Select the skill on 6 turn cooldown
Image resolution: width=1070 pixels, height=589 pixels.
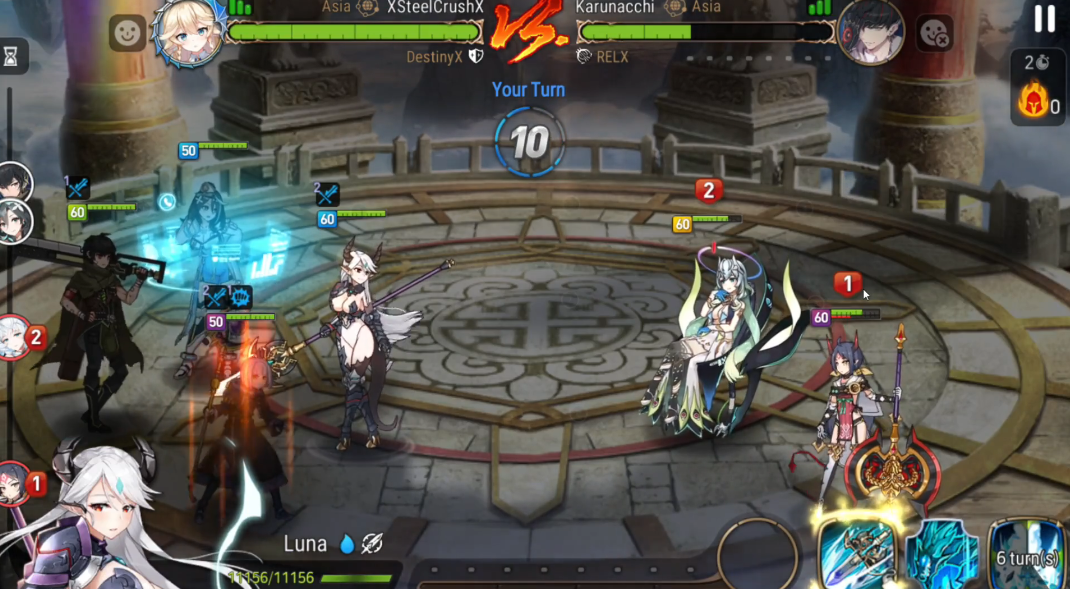(x=1028, y=555)
